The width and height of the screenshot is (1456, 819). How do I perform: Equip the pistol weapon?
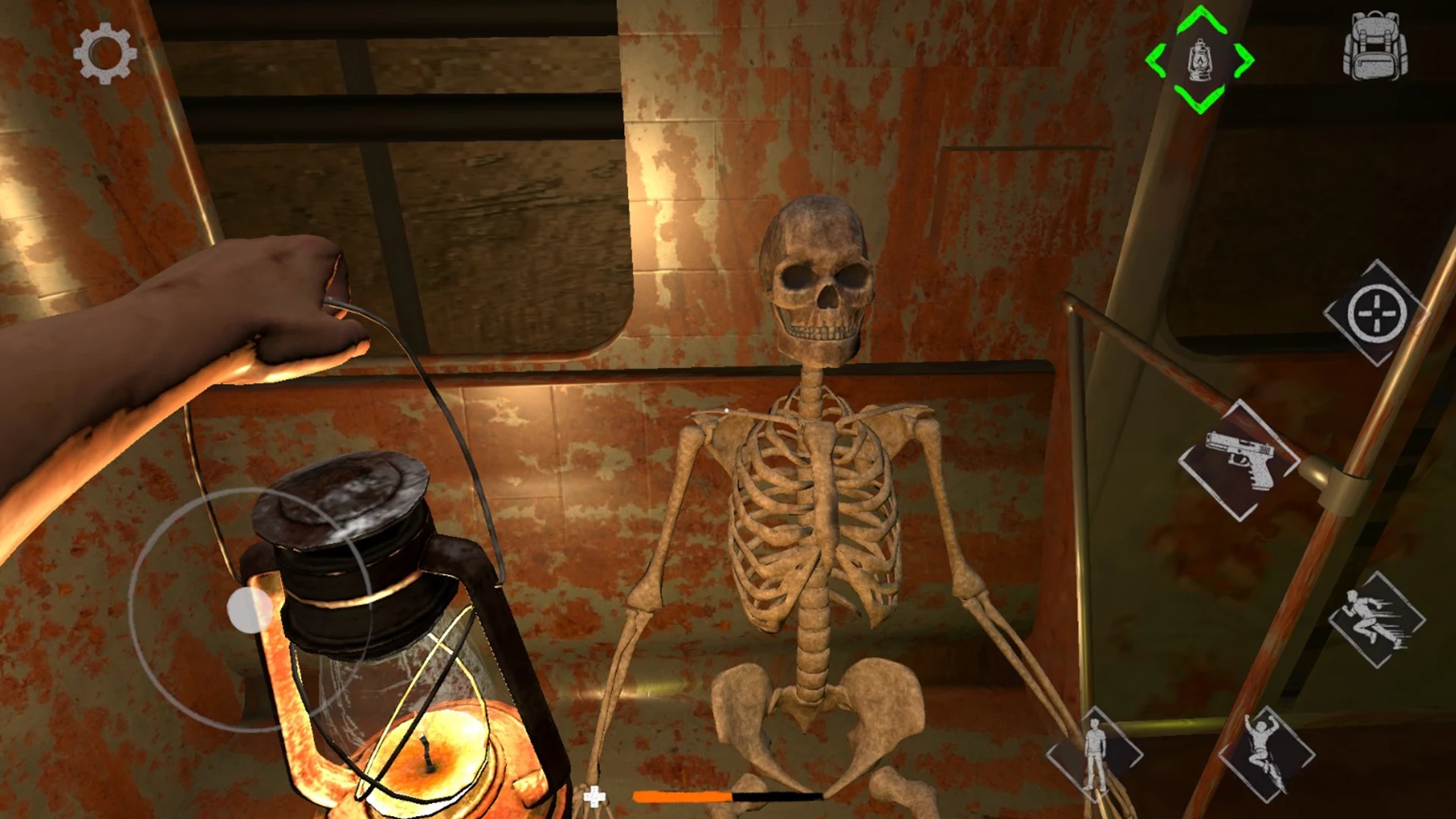tap(1238, 460)
